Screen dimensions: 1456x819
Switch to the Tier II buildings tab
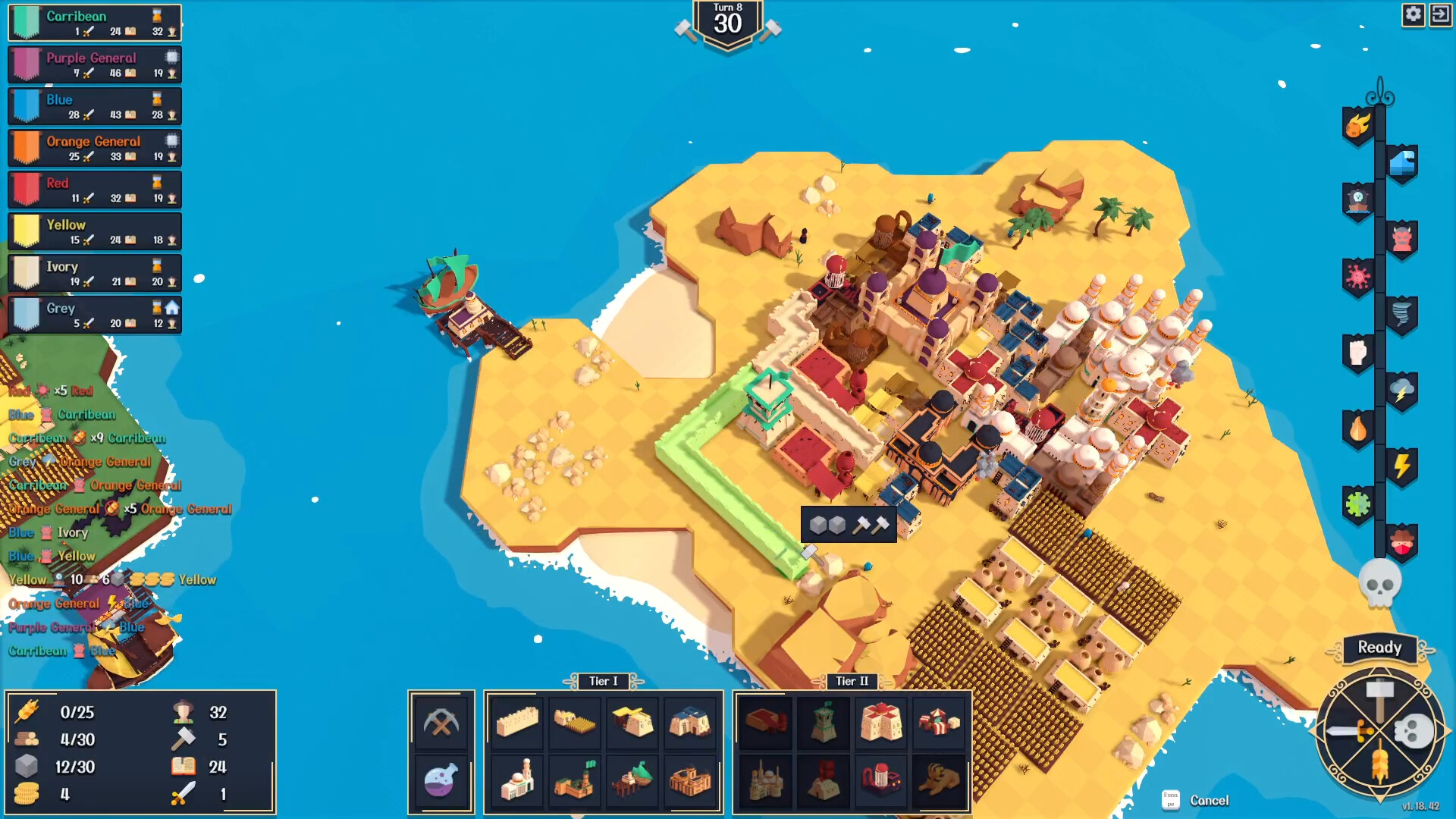pos(851,681)
